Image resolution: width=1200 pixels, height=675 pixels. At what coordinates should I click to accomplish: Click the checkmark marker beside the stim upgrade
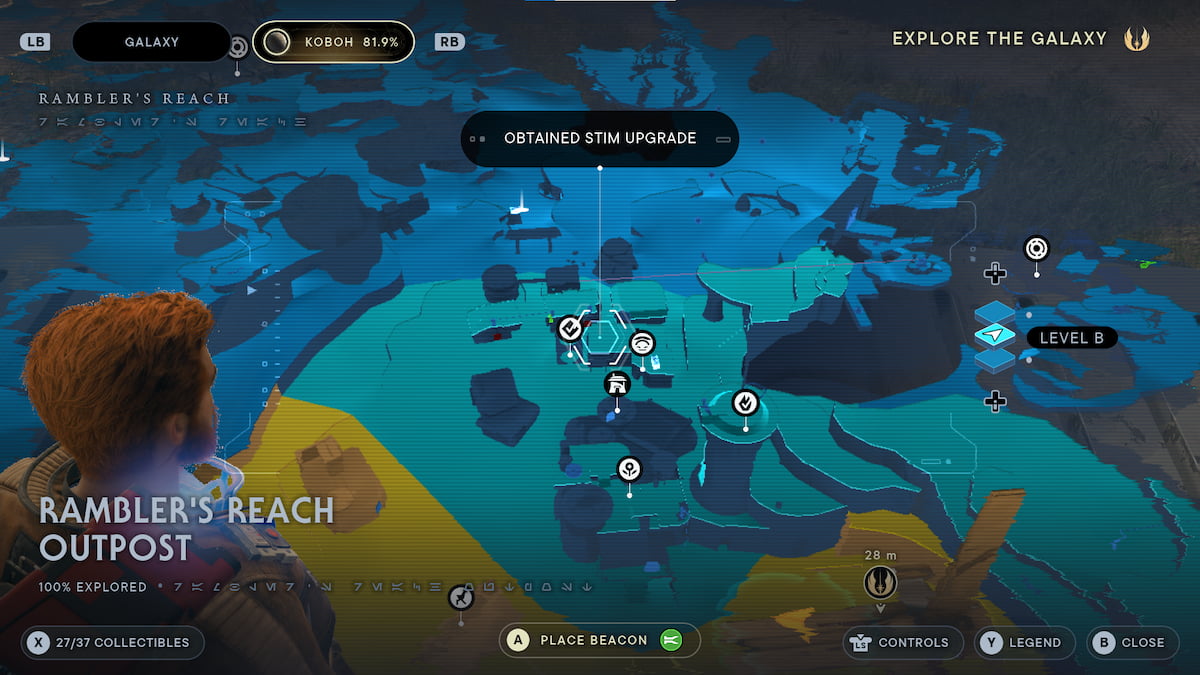(x=570, y=327)
